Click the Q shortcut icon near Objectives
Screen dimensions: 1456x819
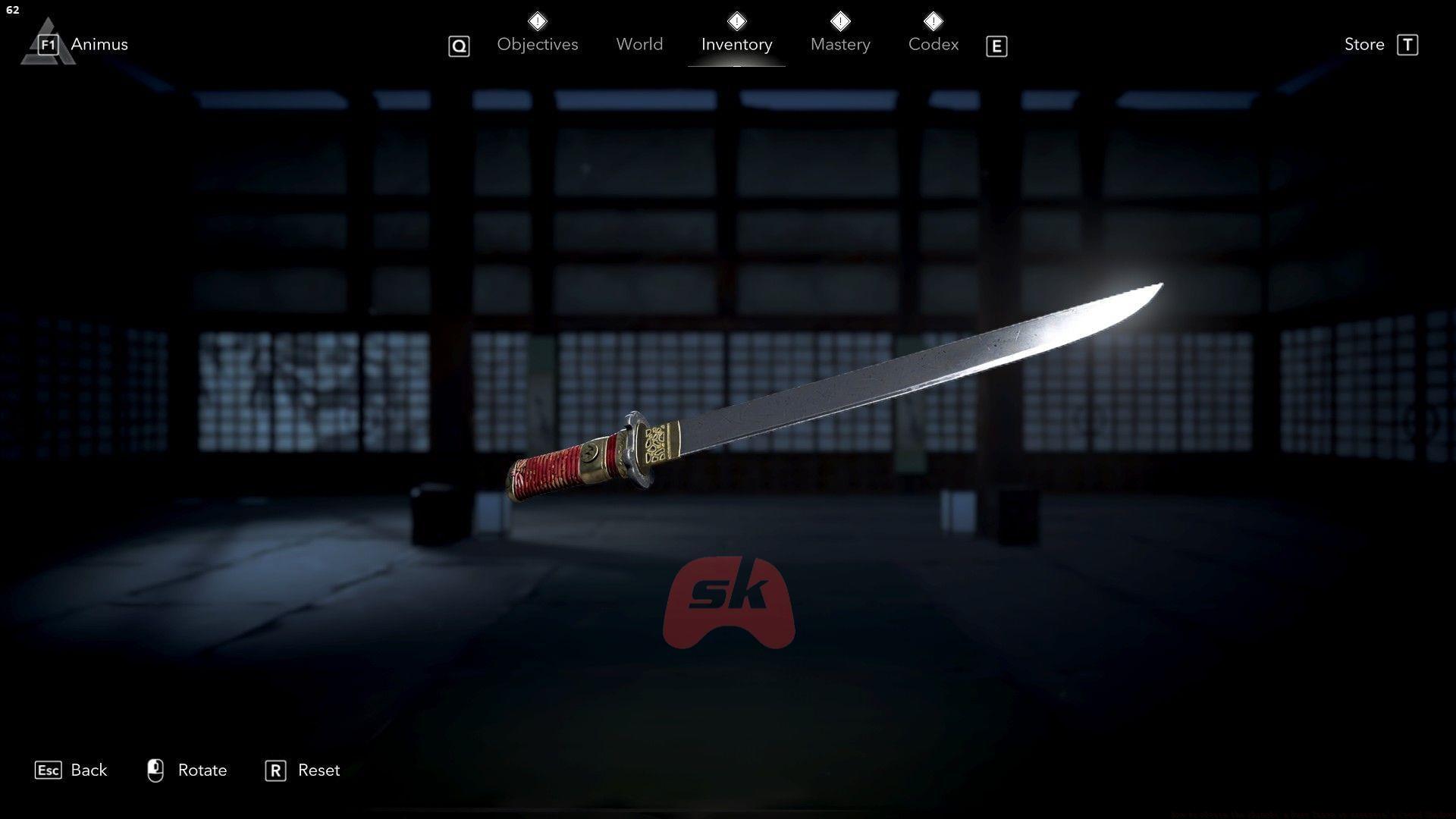(x=459, y=46)
